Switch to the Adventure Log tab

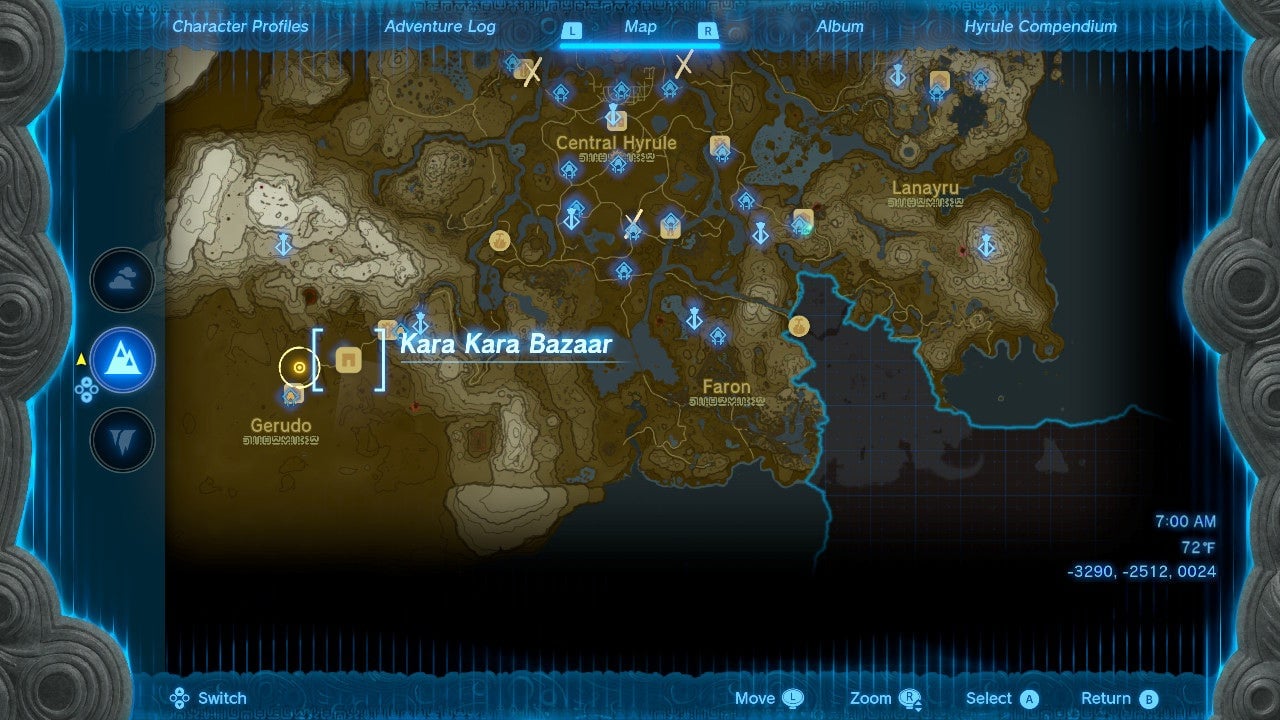click(440, 27)
